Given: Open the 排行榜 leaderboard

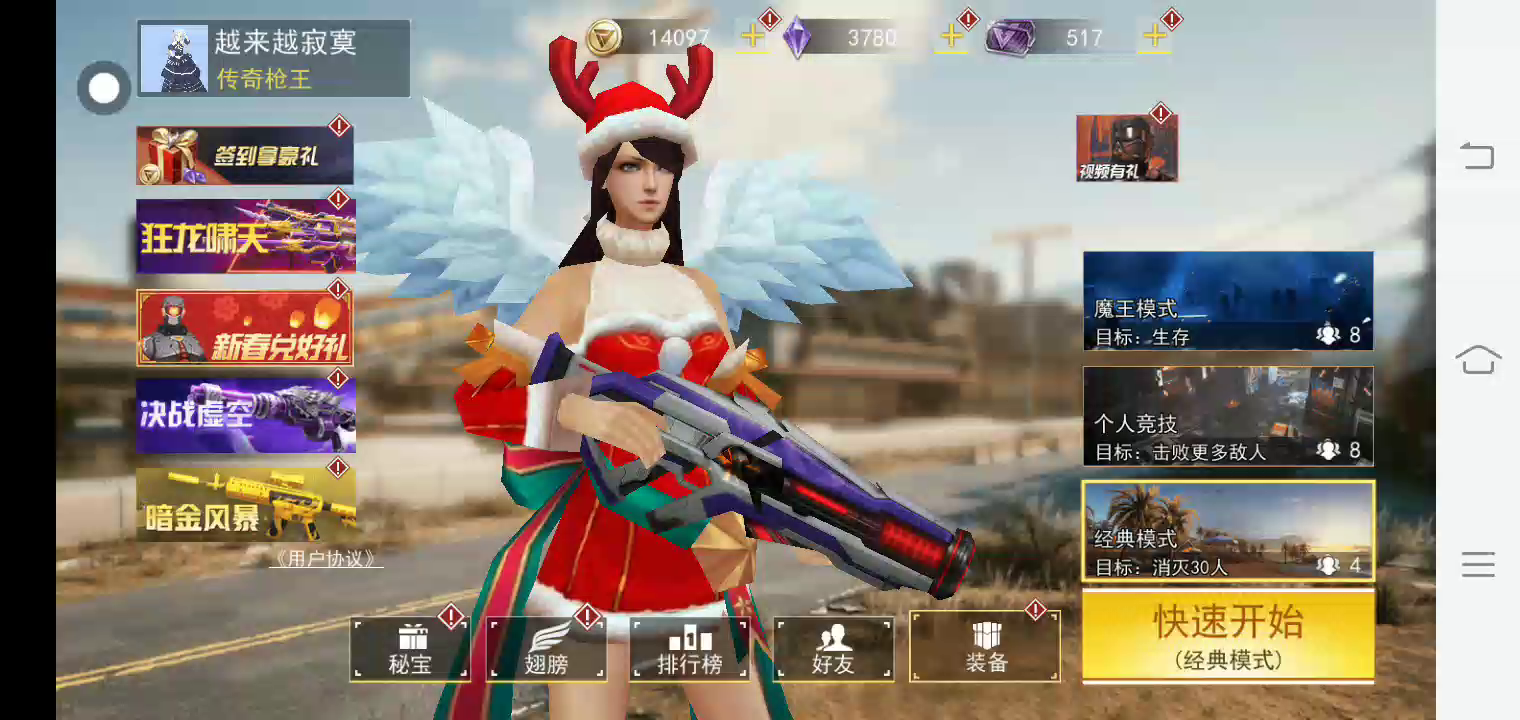Looking at the screenshot, I should pos(689,649).
